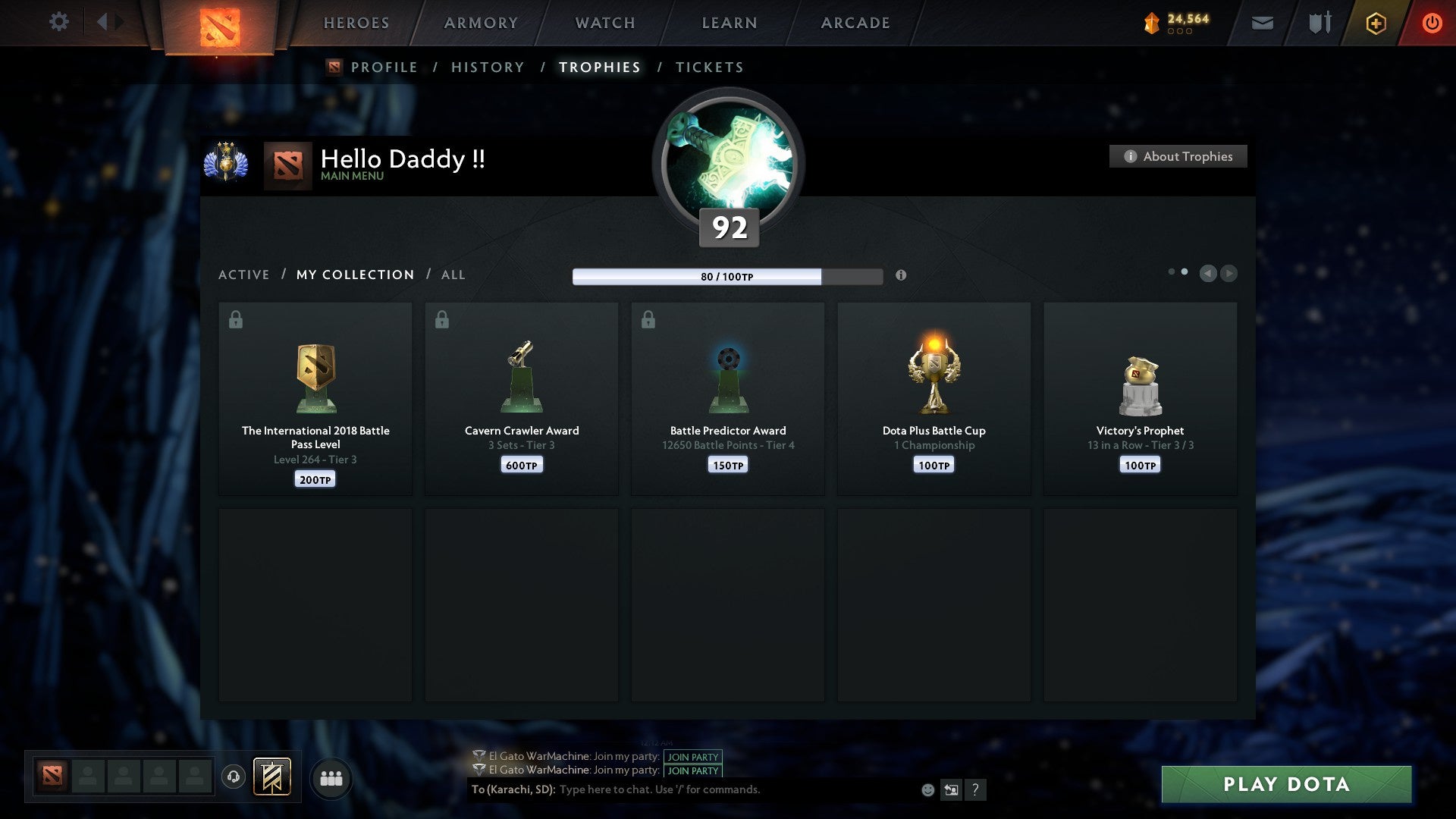Viewport: 1456px width, 819px height.
Task: Open About Trophies
Action: [1178, 156]
